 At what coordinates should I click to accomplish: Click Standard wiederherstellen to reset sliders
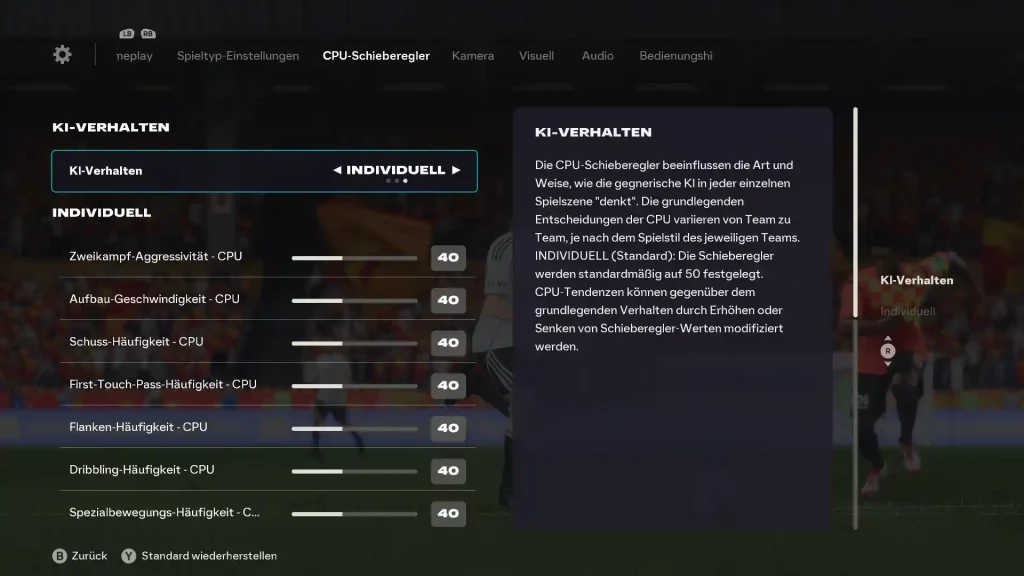point(208,556)
